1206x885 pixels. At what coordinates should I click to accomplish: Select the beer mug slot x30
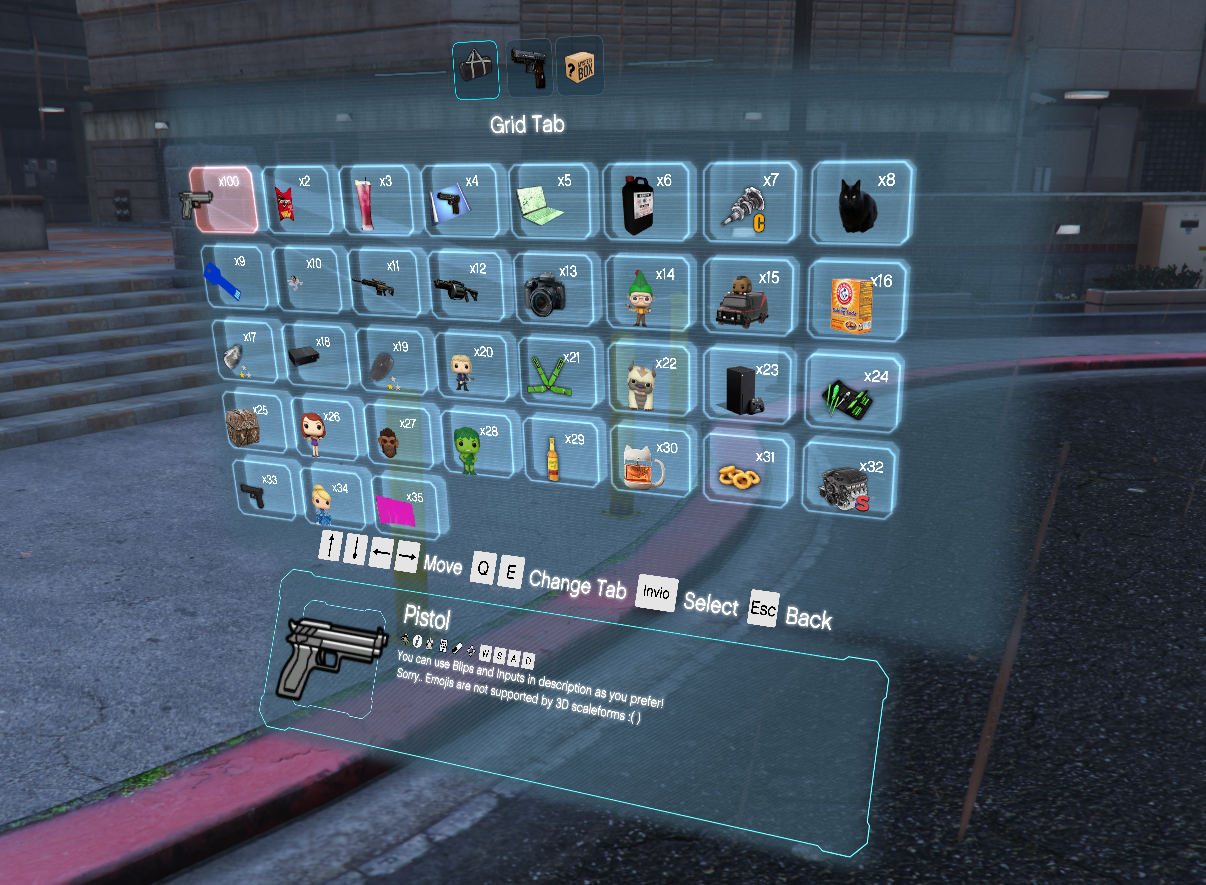pos(651,459)
